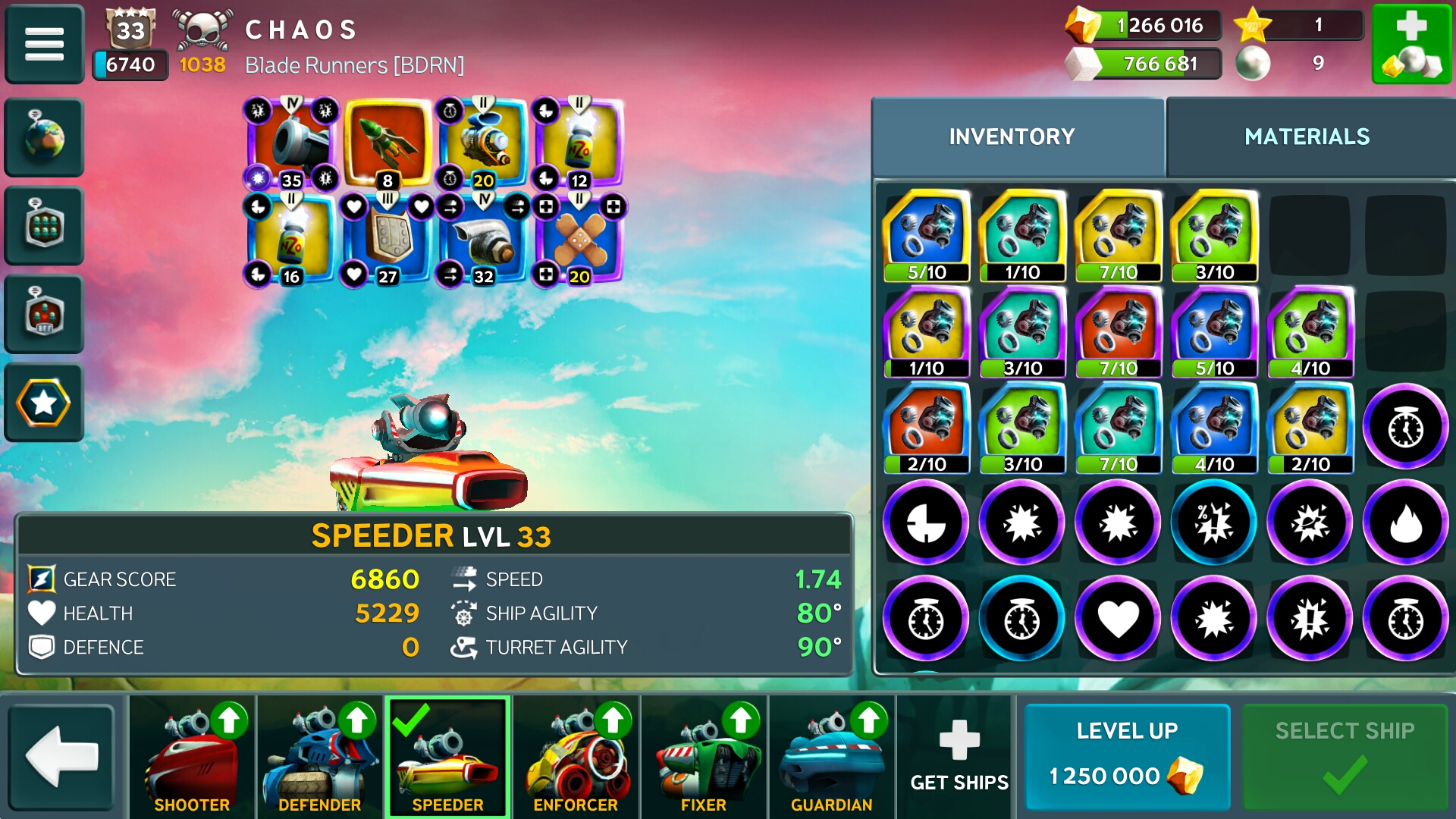Viewport: 1456px width, 819px height.
Task: Select the Inventory tab
Action: point(1012,136)
